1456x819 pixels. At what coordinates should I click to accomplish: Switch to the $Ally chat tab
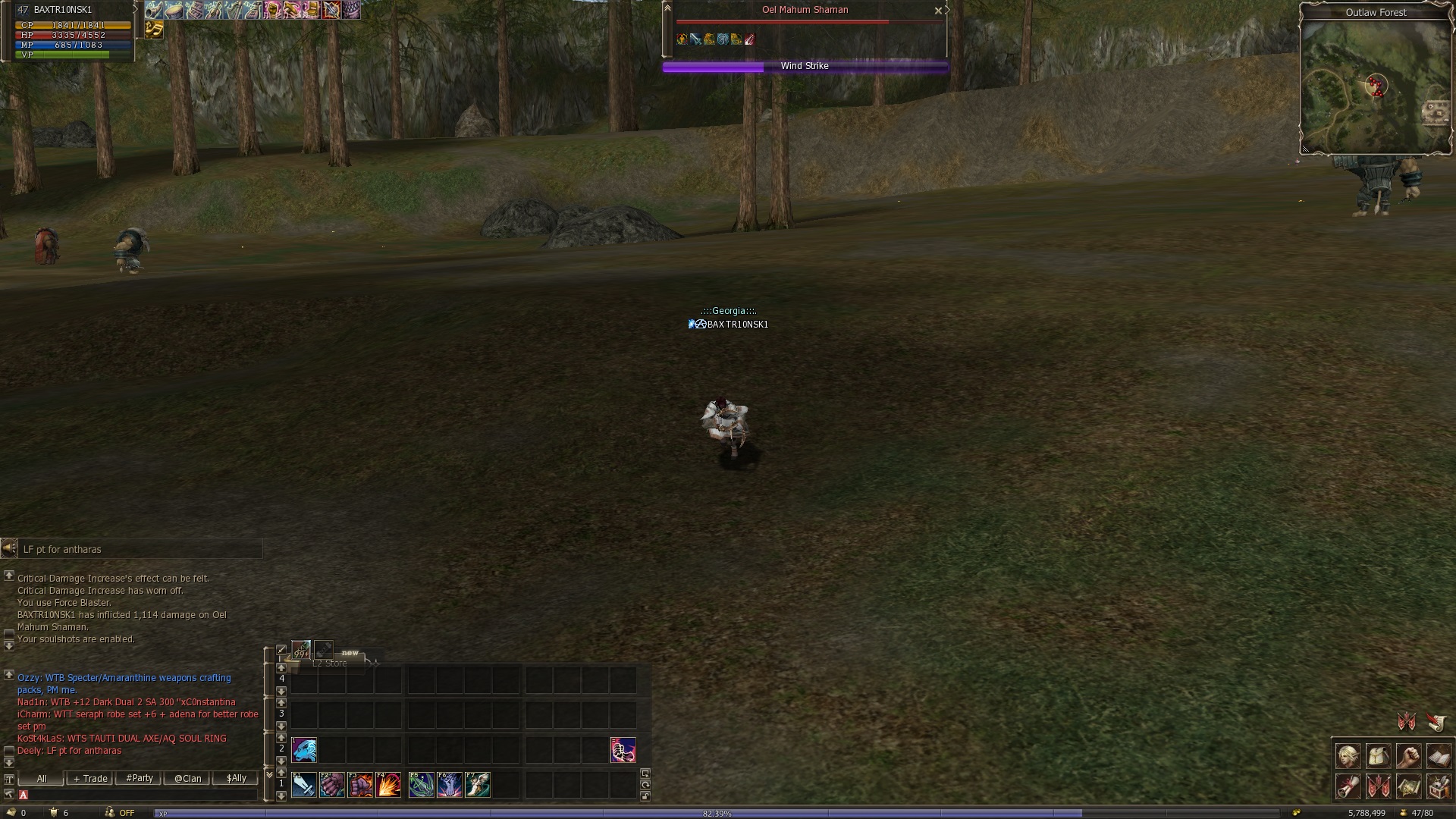pos(236,779)
